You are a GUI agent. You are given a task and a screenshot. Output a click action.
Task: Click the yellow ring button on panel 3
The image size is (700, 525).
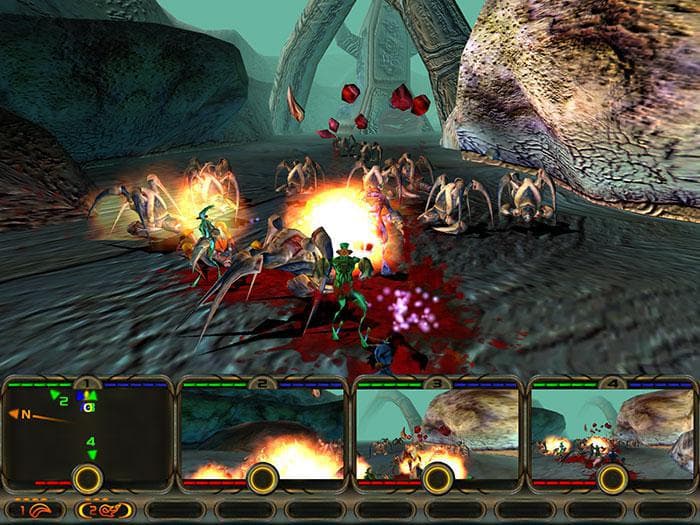click(x=437, y=478)
